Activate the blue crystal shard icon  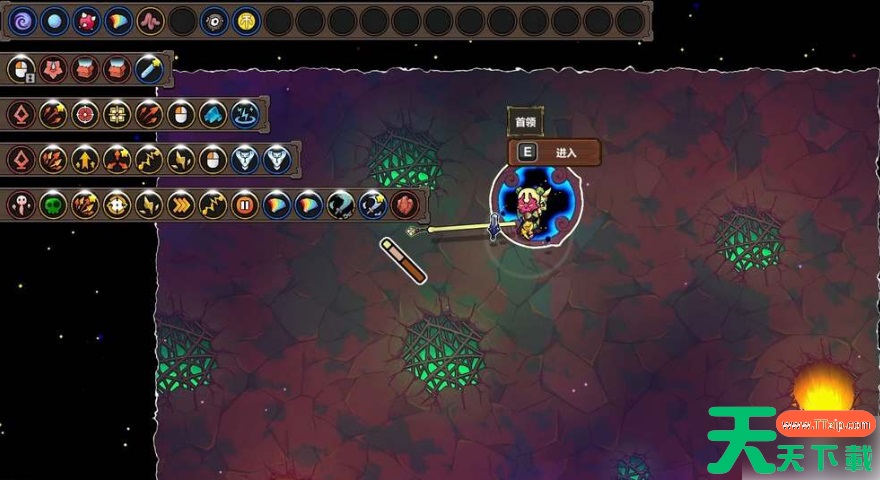[213, 114]
